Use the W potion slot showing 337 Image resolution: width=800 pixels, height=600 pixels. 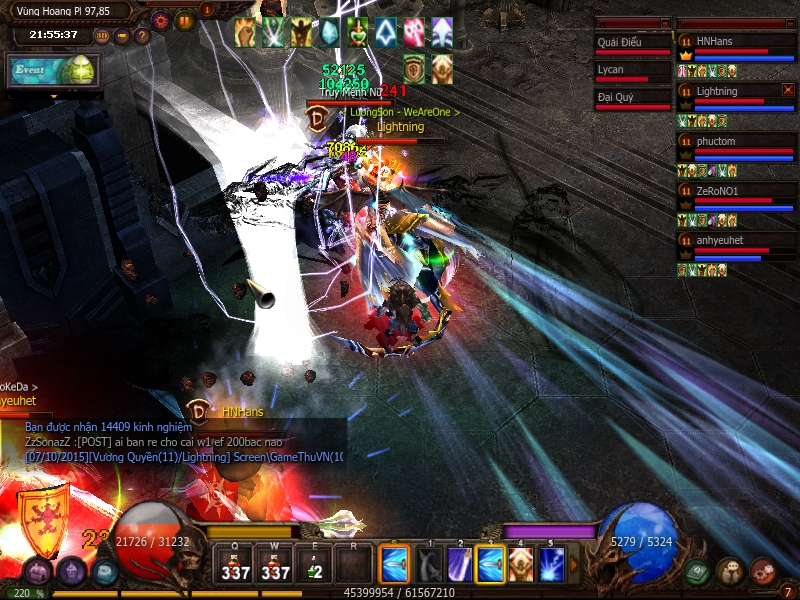pos(274,564)
